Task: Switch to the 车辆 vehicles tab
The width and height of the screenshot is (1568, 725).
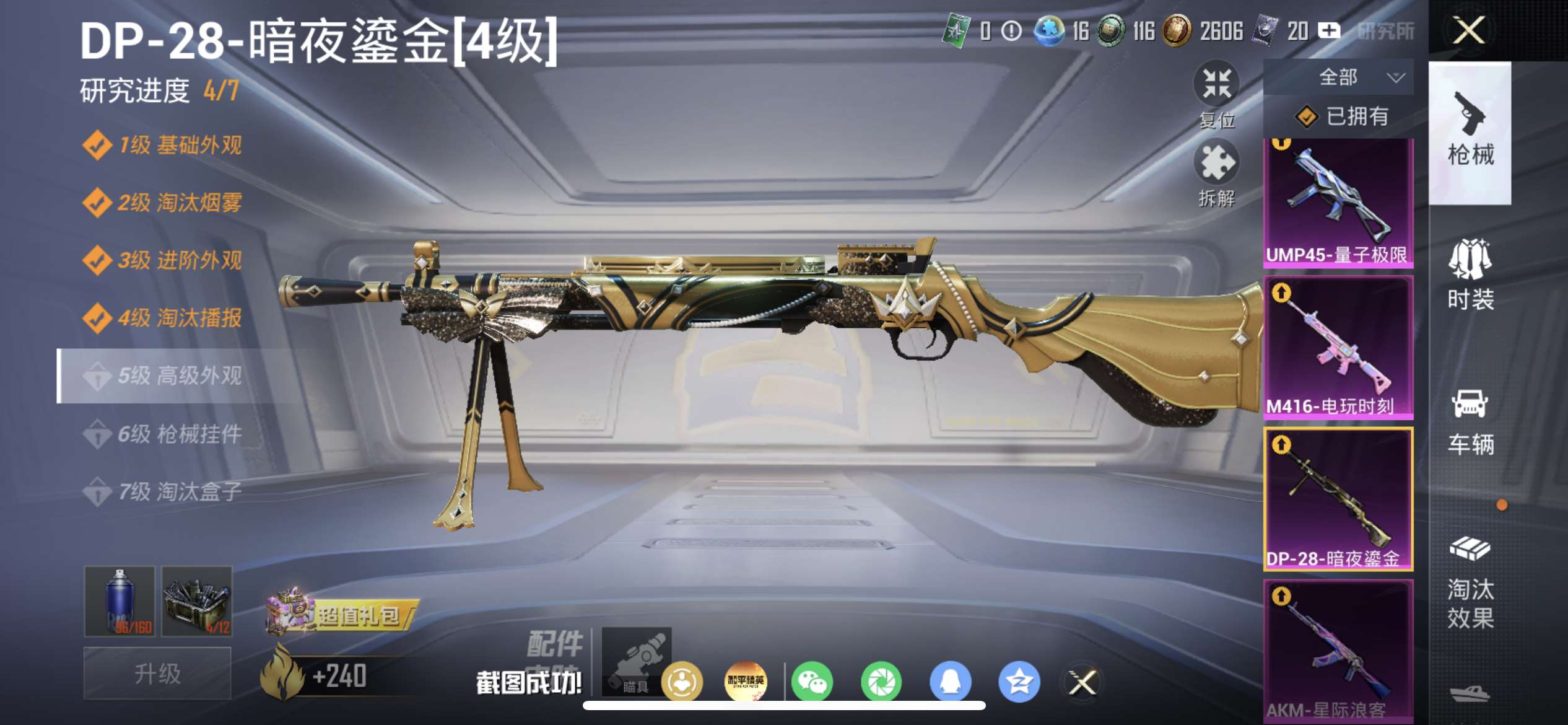Action: coord(1470,421)
